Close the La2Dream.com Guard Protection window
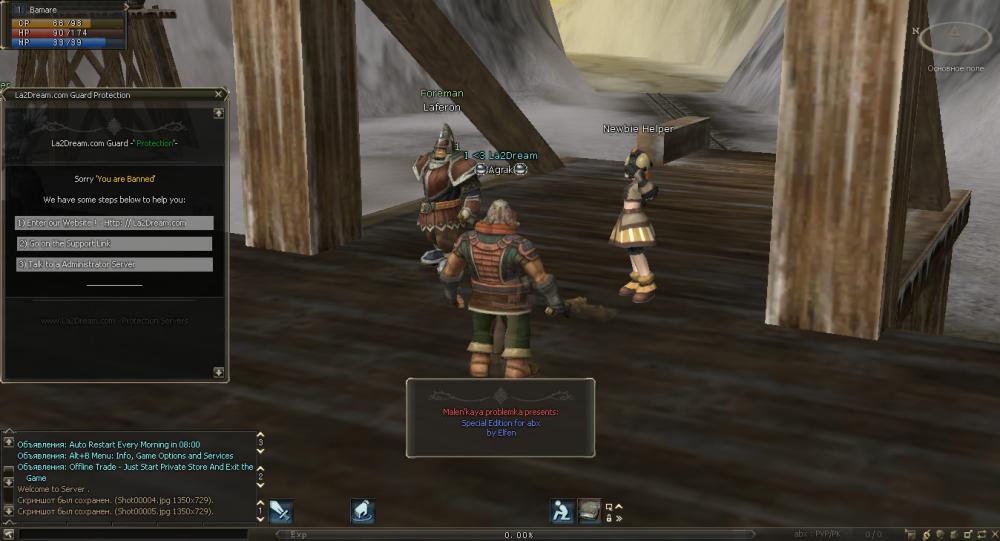This screenshot has width=1000, height=541. coord(219,94)
